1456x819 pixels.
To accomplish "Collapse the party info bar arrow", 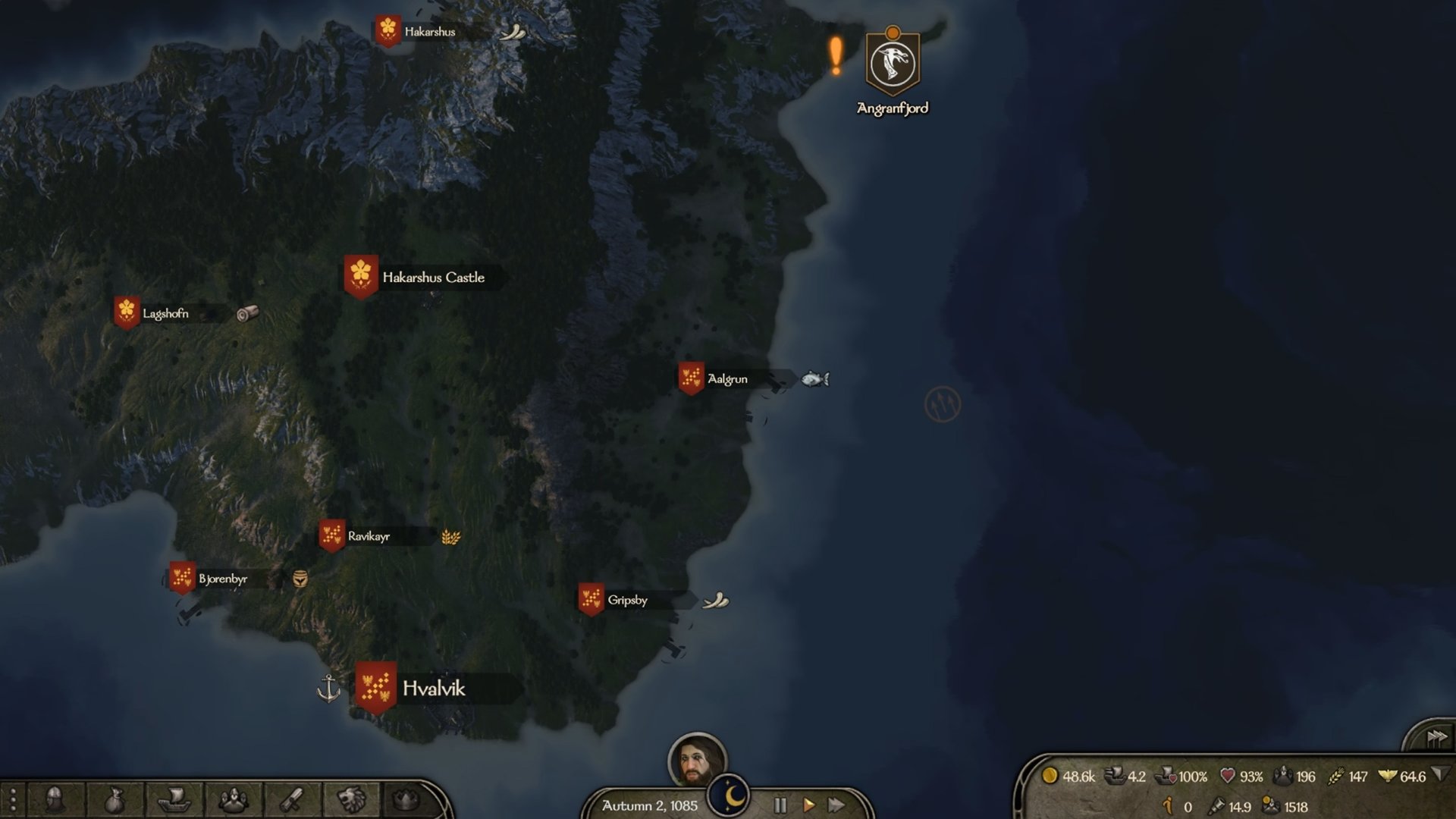I will [1440, 775].
